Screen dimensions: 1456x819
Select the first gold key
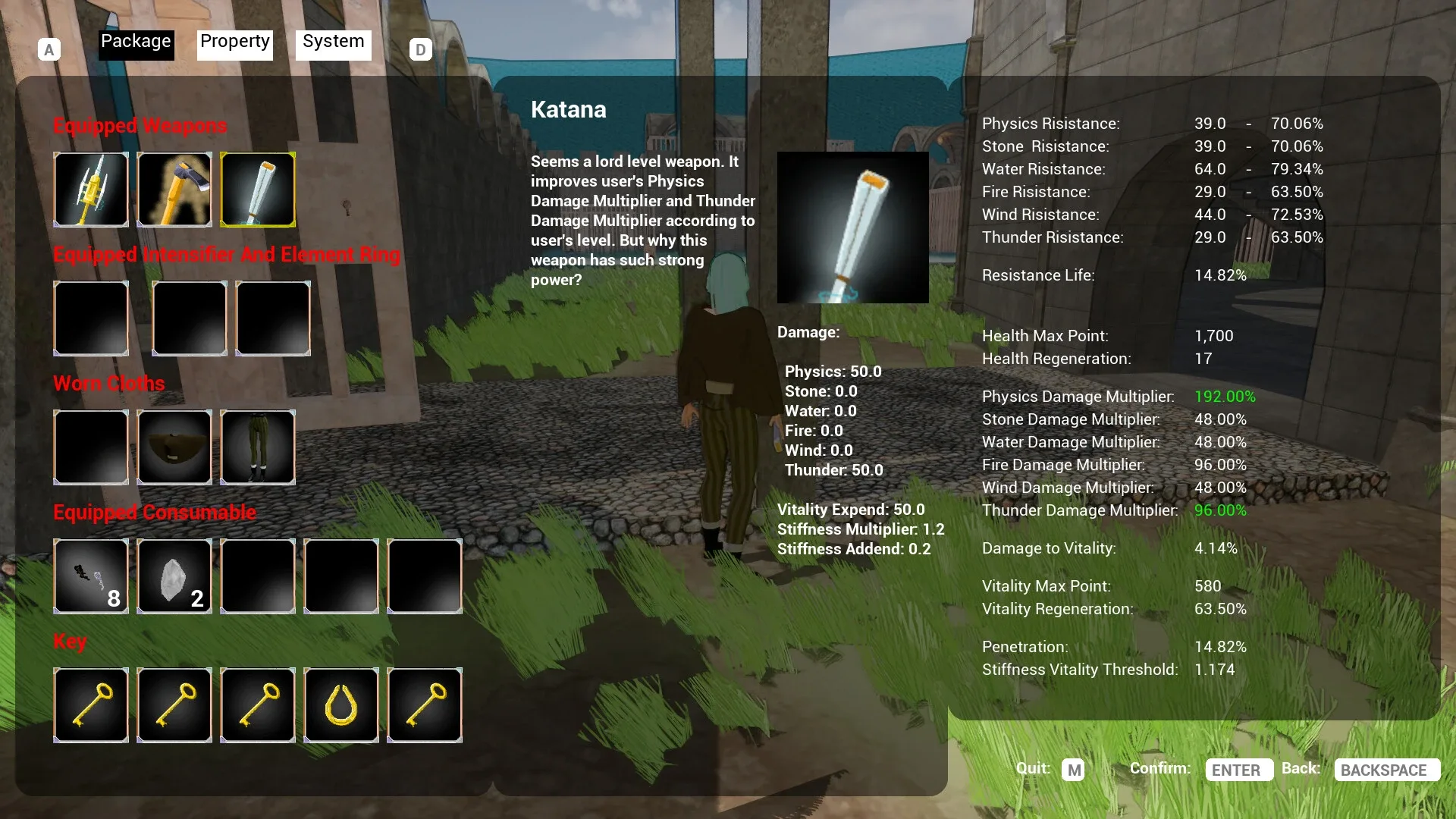coord(91,705)
